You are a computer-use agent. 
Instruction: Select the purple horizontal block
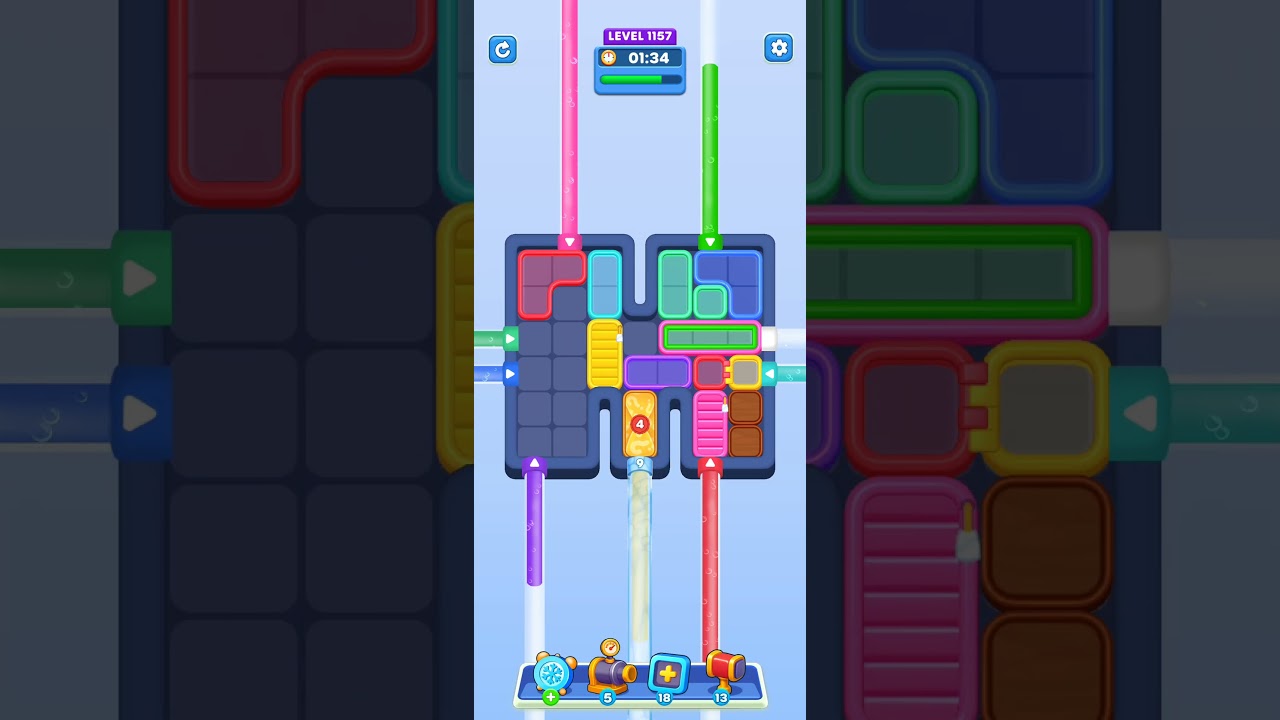tap(657, 371)
